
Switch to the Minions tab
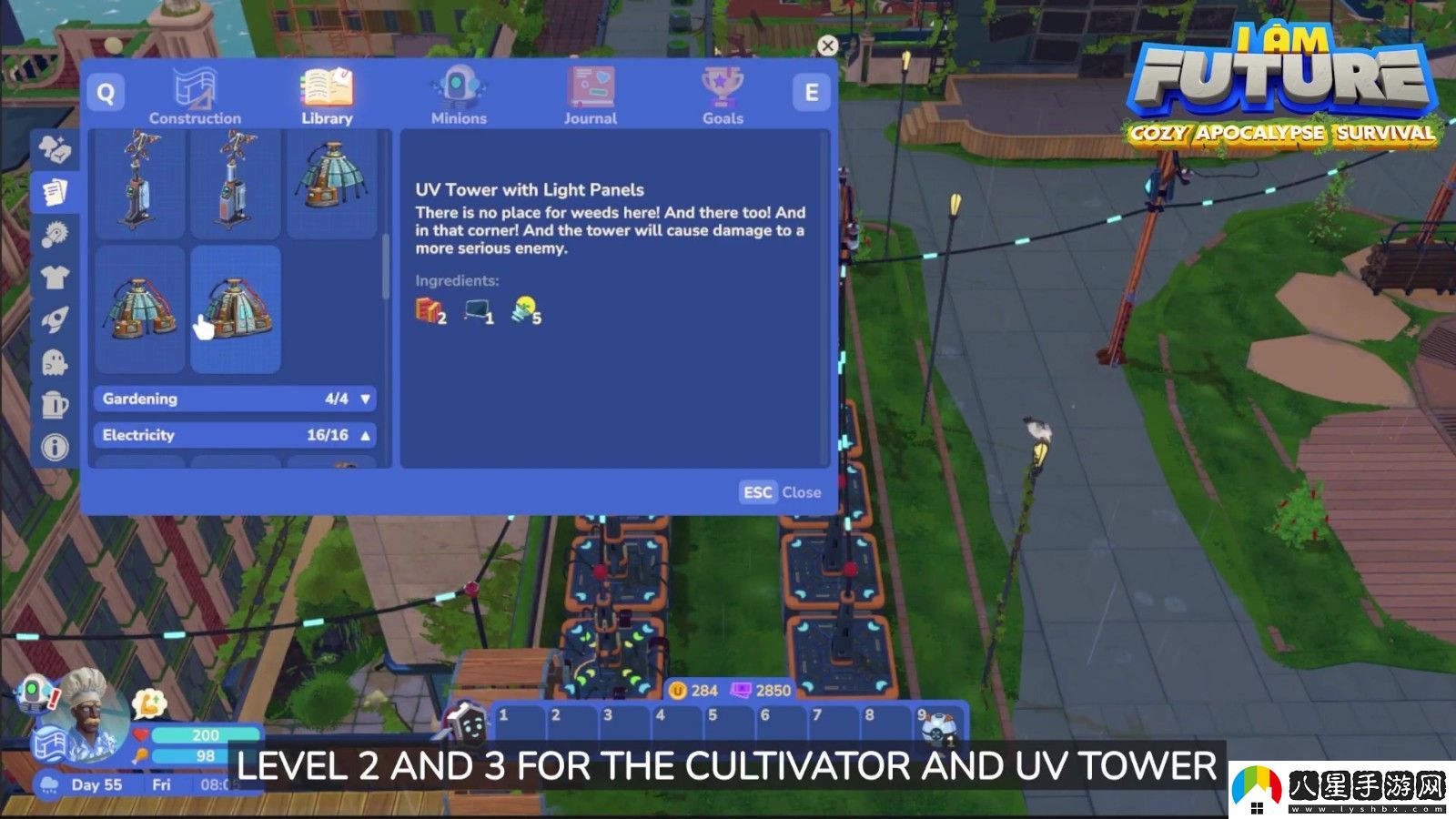click(x=459, y=96)
